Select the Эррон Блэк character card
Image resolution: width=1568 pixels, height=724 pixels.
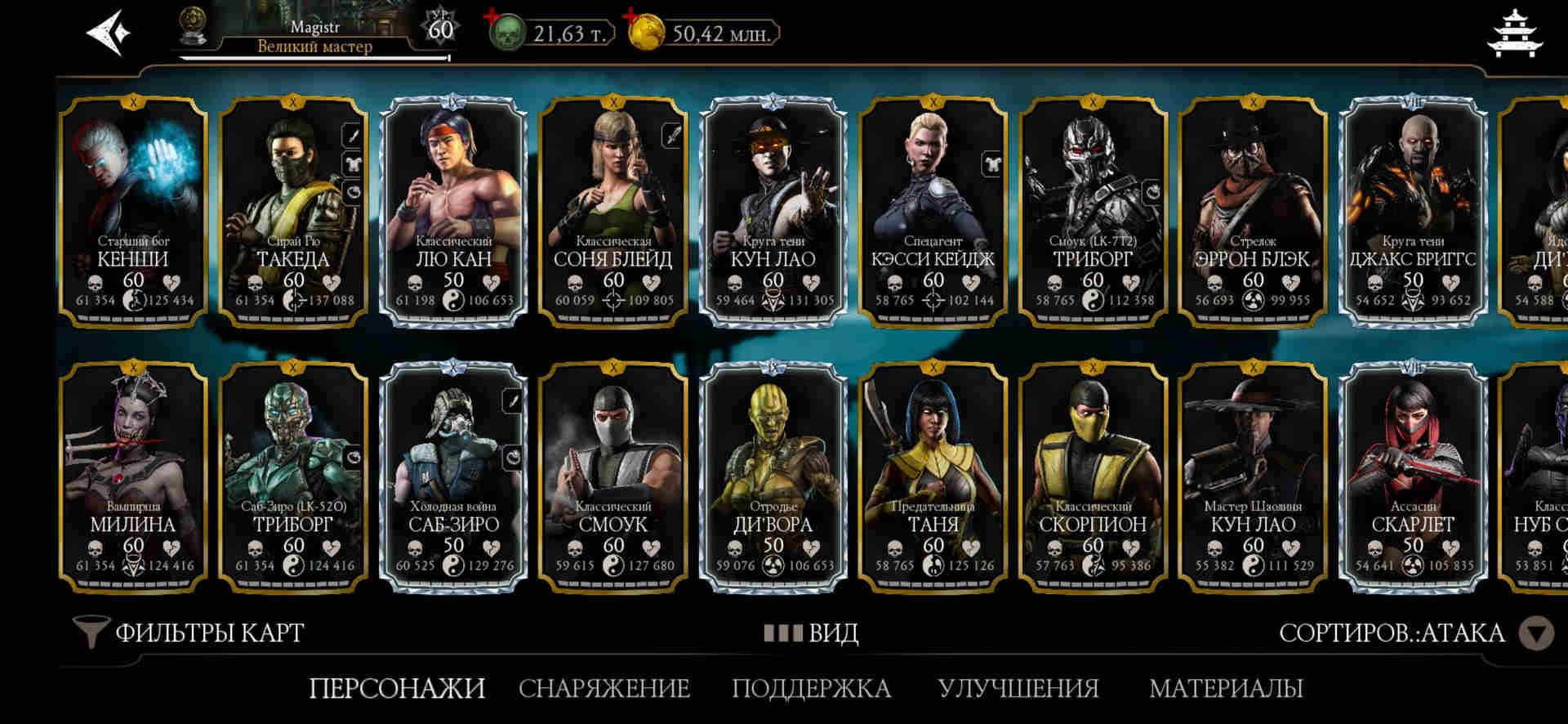point(1253,211)
